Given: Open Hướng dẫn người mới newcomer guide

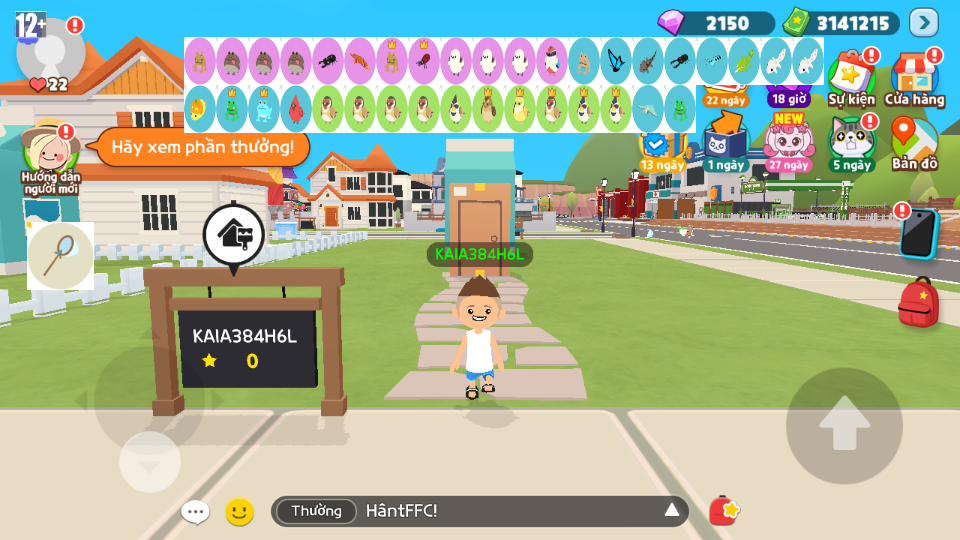Looking at the screenshot, I should [50, 157].
